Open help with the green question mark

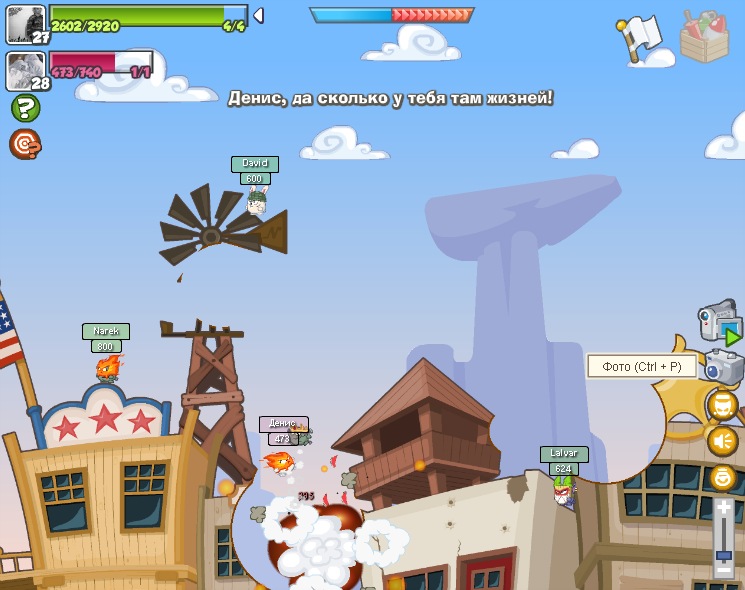pyautogui.click(x=25, y=108)
